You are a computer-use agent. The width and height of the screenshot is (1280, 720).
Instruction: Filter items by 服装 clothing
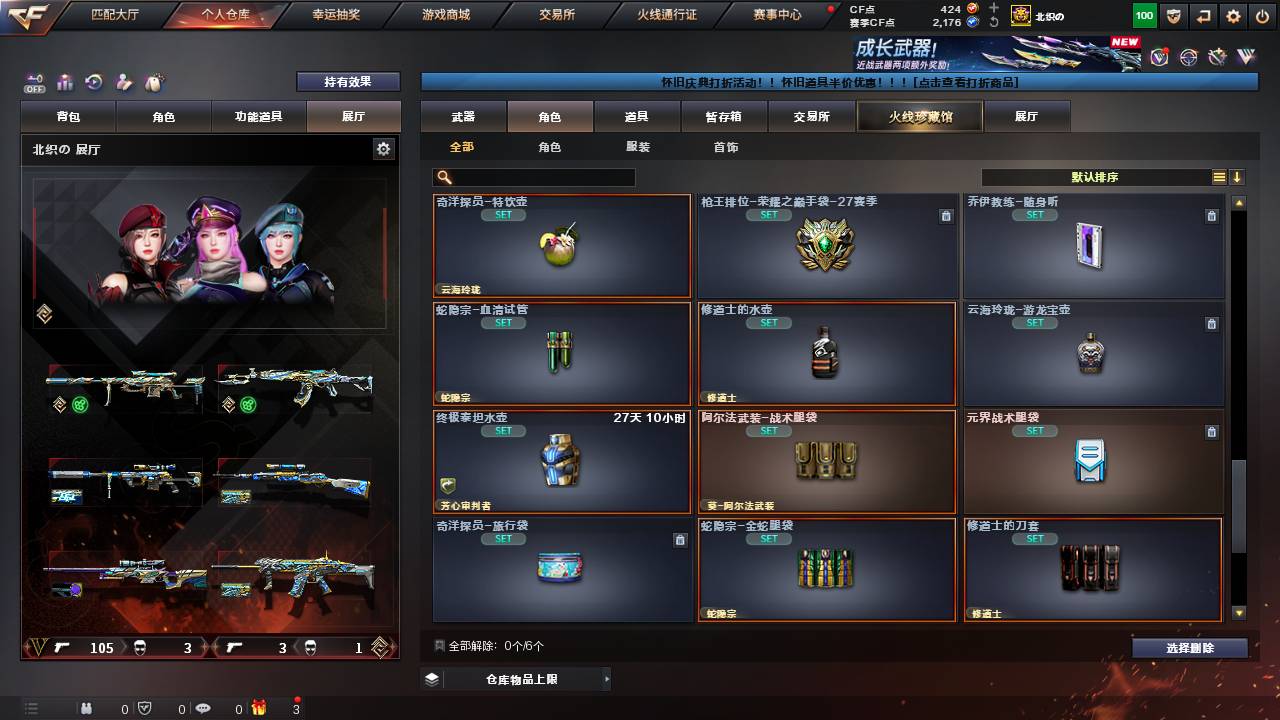[x=637, y=147]
